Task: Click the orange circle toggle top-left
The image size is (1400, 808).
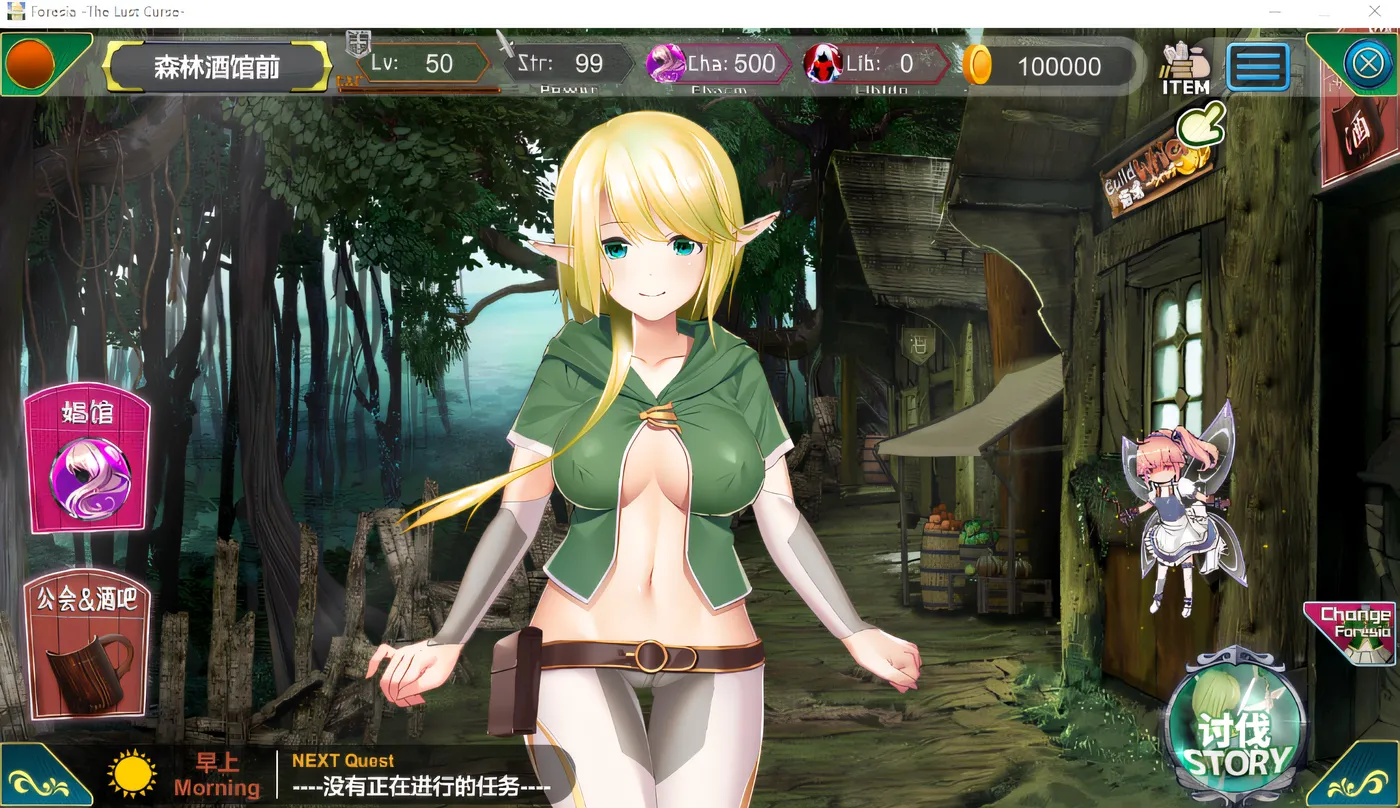Action: 30,64
